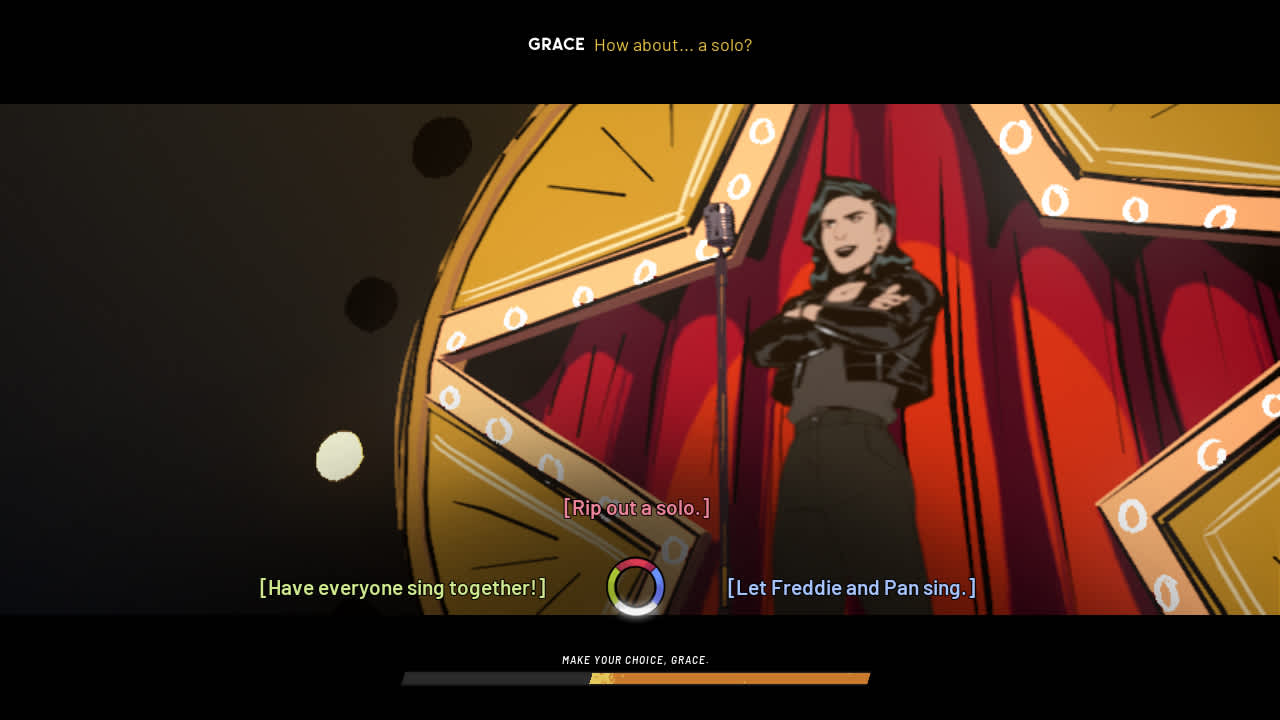This screenshot has height=720, width=1280.
Task: Click the 'MAKE YOUR CHOICE, GRACE' prompt
Action: pos(636,659)
